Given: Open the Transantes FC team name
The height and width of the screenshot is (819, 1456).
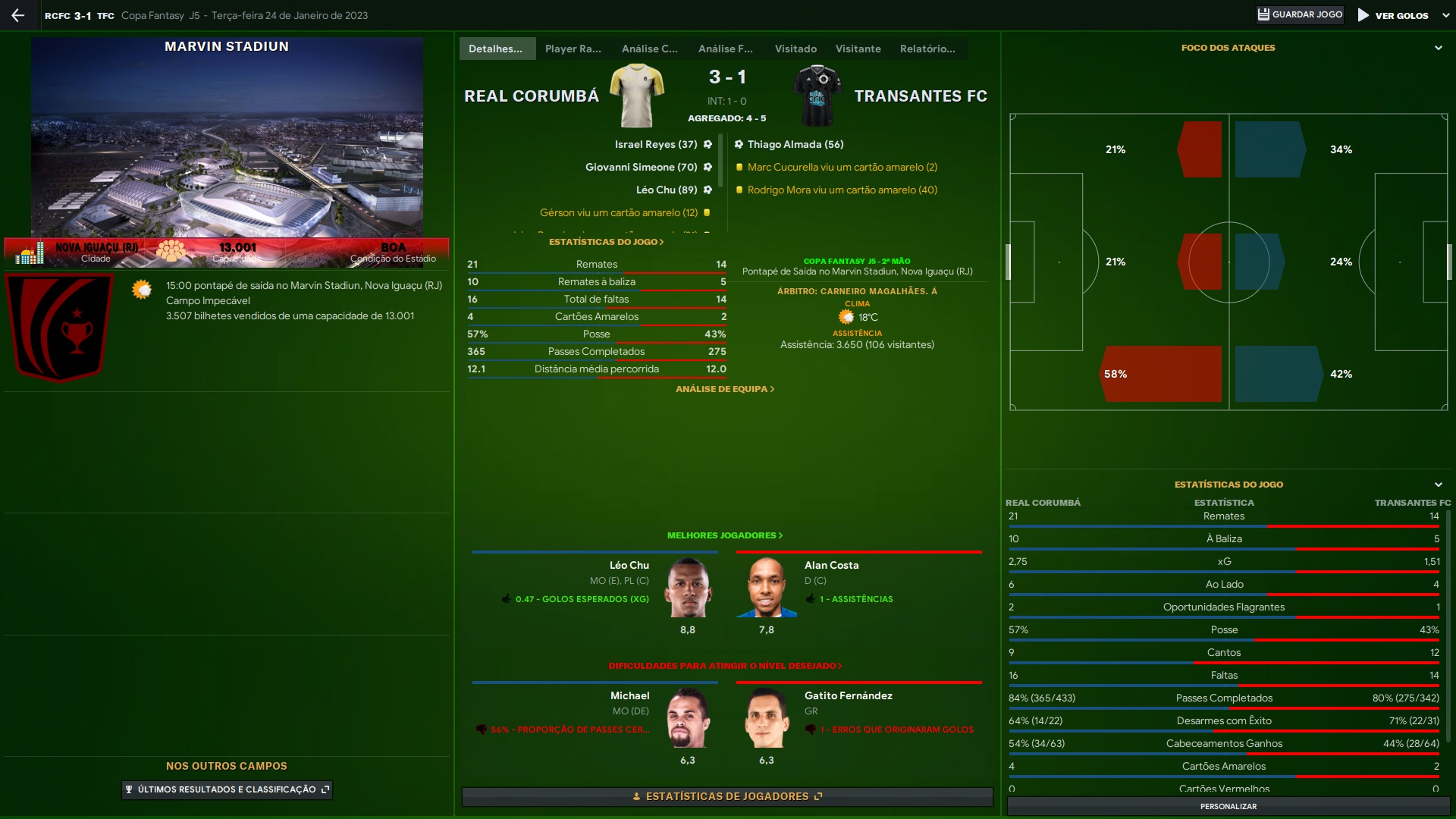Looking at the screenshot, I should tap(921, 96).
